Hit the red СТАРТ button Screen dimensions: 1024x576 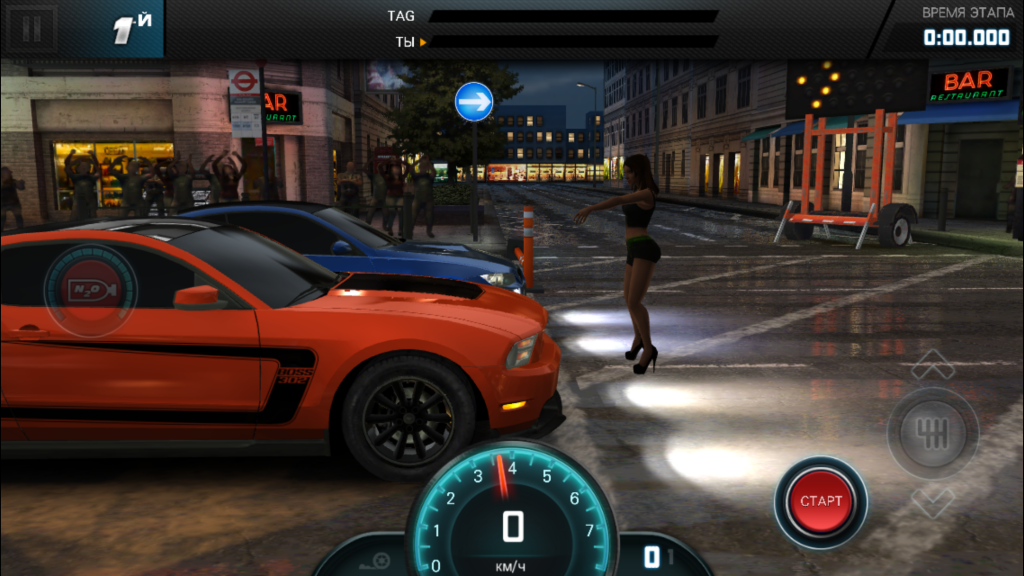(x=821, y=501)
